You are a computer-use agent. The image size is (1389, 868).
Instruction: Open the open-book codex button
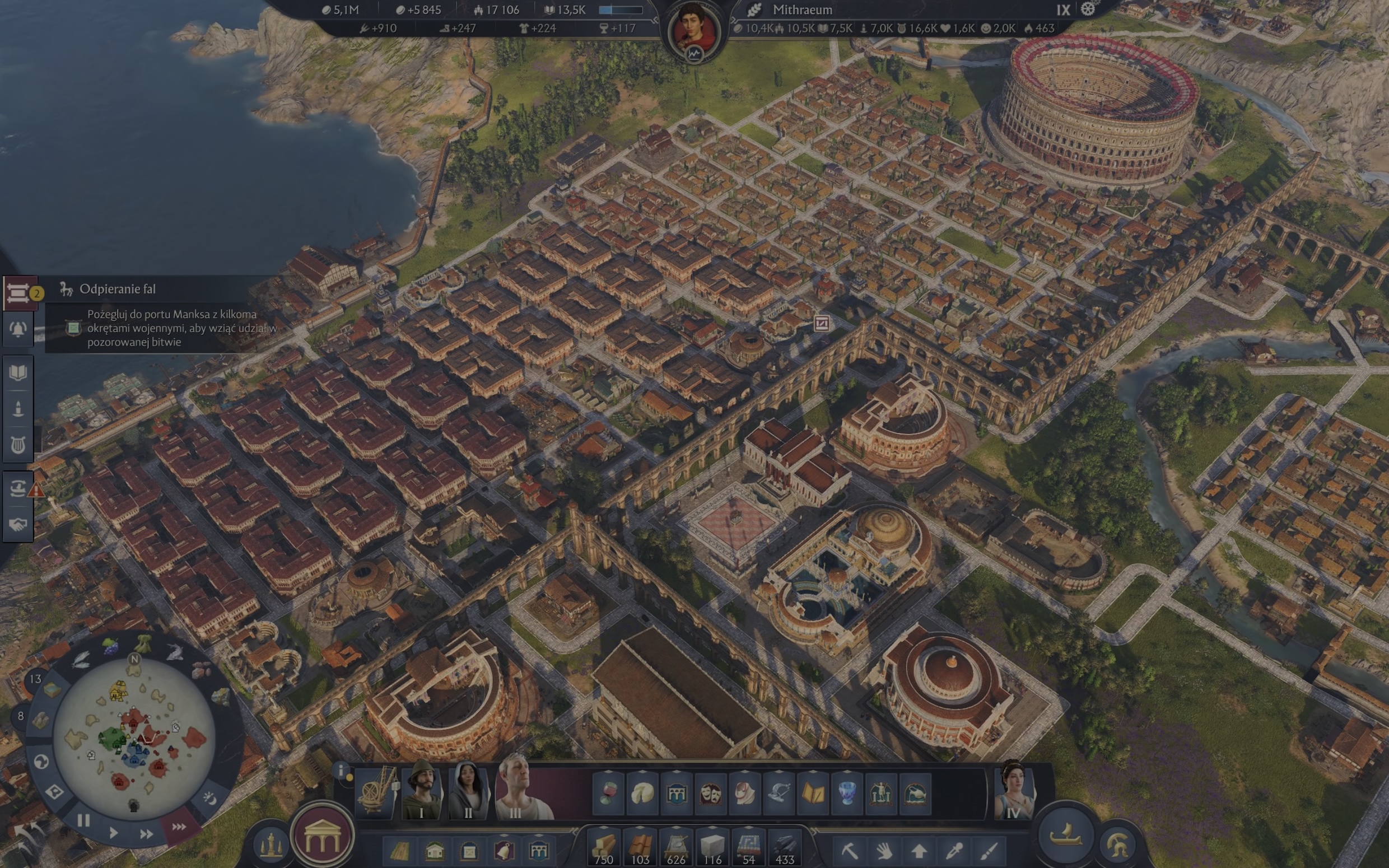click(18, 372)
